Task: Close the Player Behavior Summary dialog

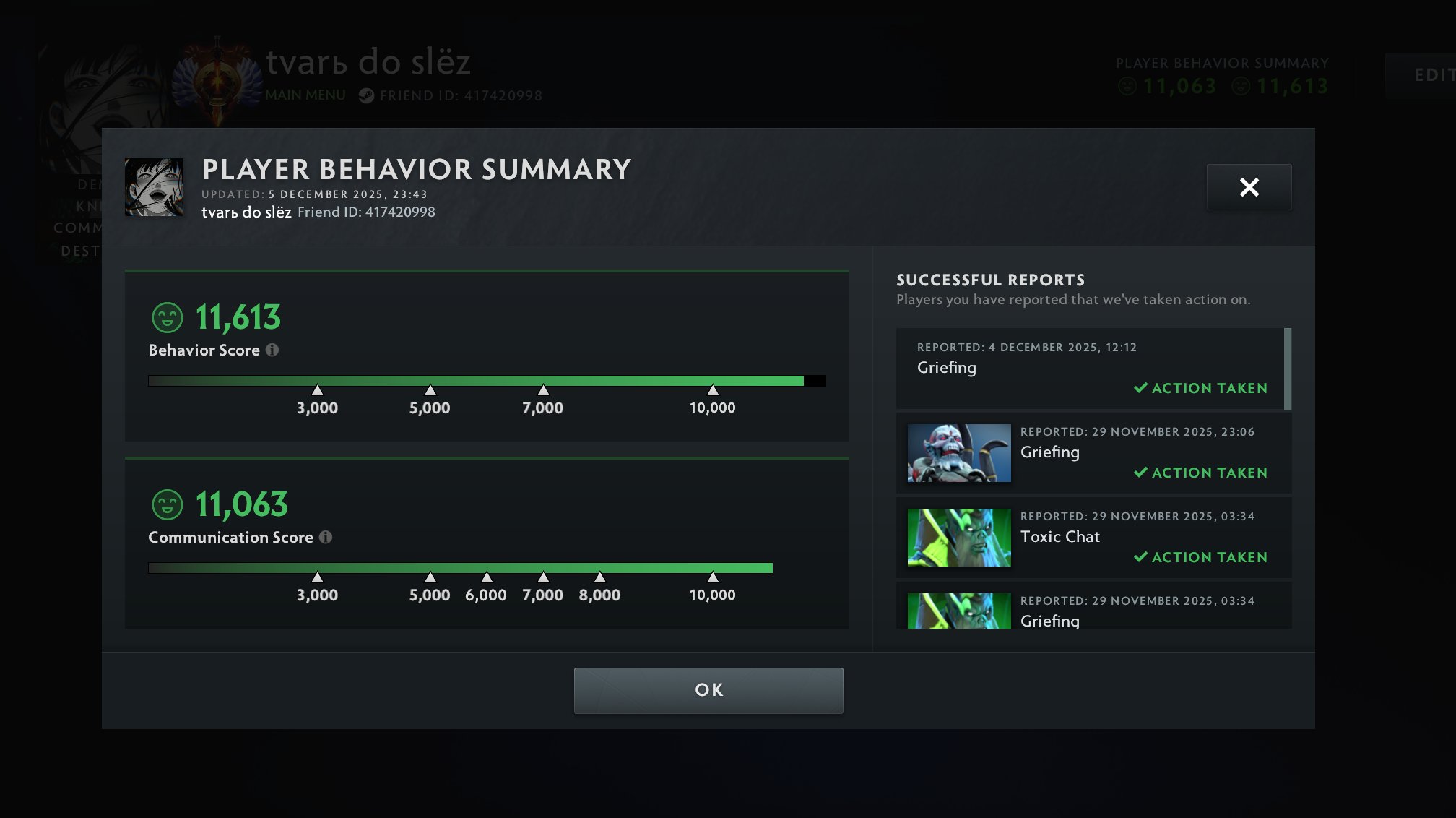Action: click(1249, 187)
